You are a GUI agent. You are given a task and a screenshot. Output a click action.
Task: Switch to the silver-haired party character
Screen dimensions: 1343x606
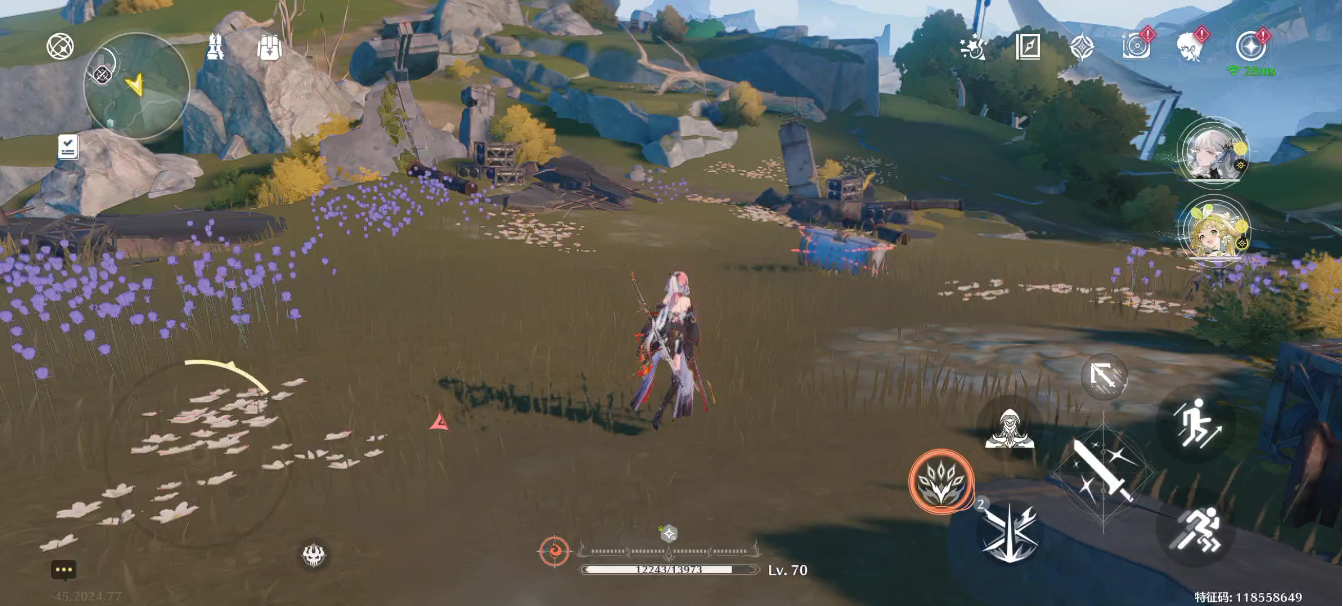tap(1212, 152)
